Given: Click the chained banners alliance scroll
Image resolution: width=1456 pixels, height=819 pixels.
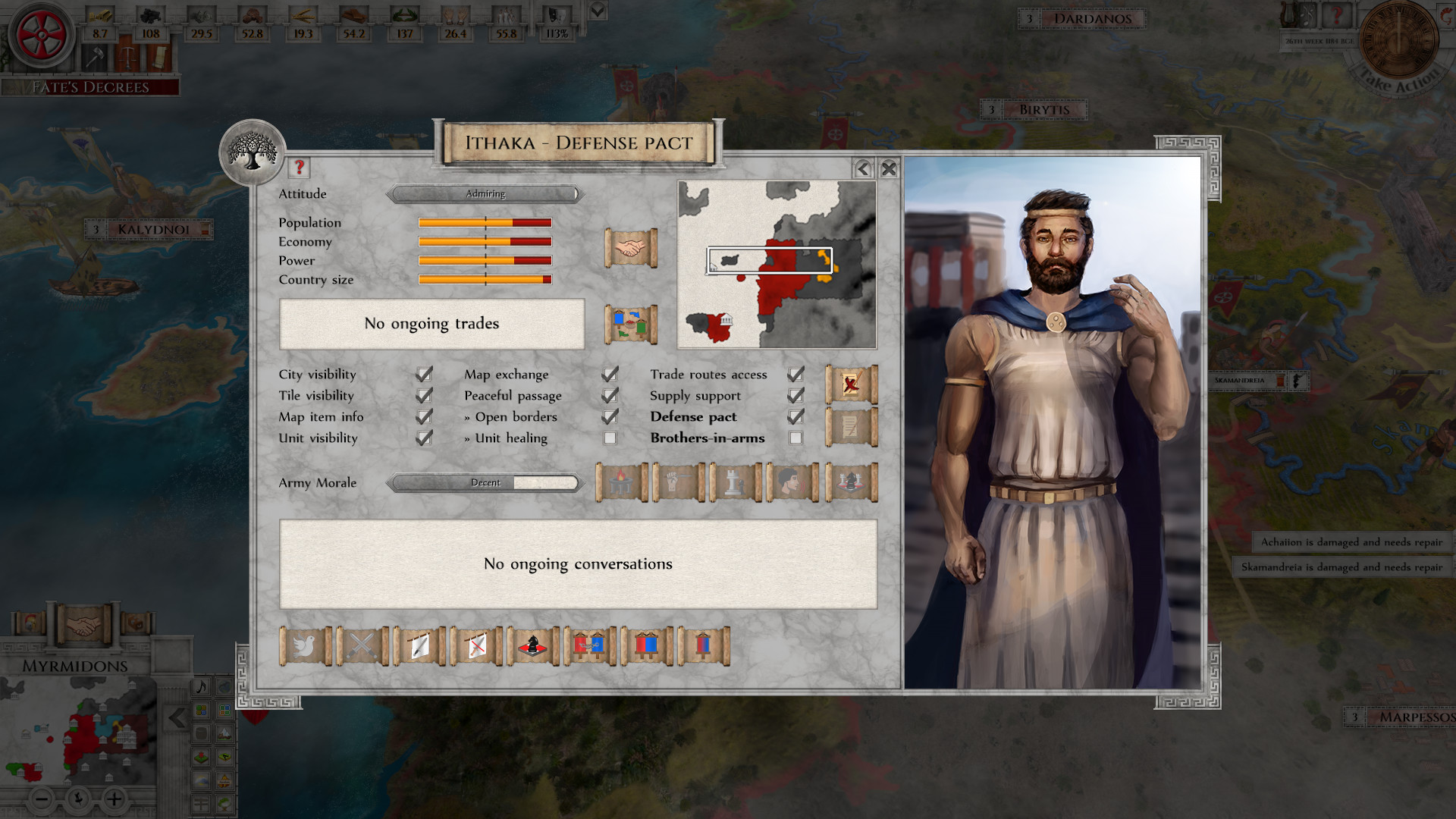Looking at the screenshot, I should [x=591, y=646].
